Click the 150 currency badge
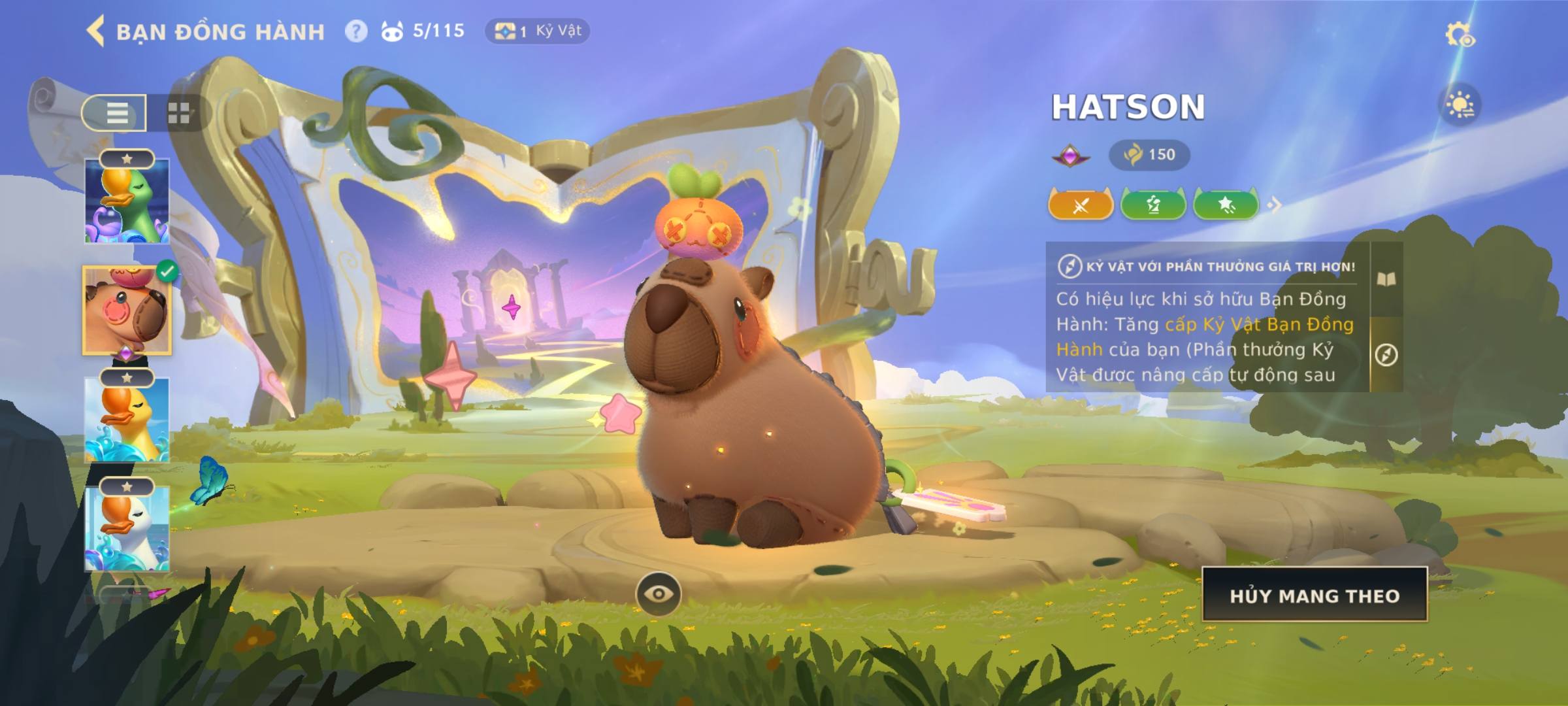The width and height of the screenshot is (1568, 706). click(x=1149, y=155)
